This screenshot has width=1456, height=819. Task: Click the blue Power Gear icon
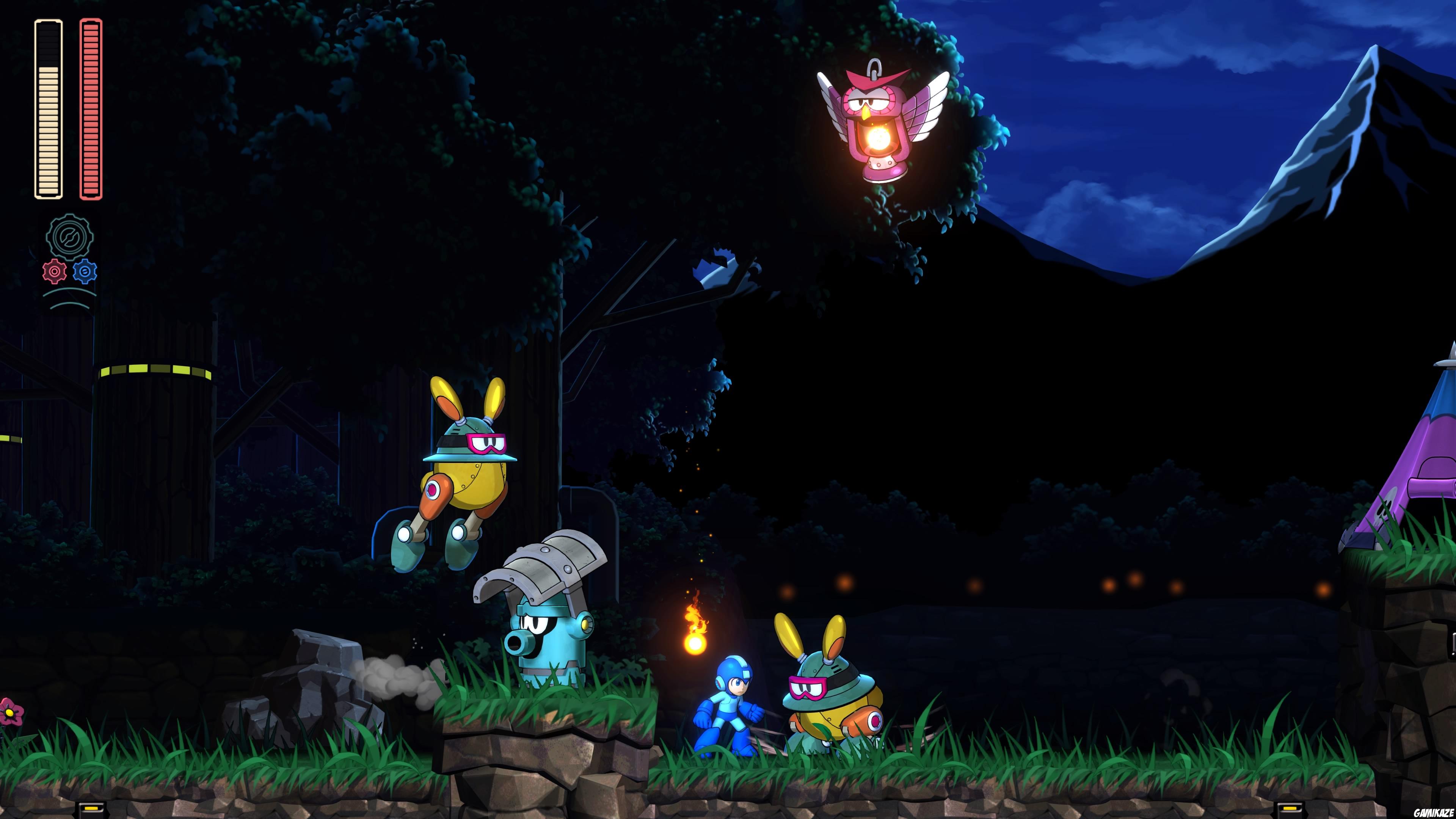[x=85, y=271]
